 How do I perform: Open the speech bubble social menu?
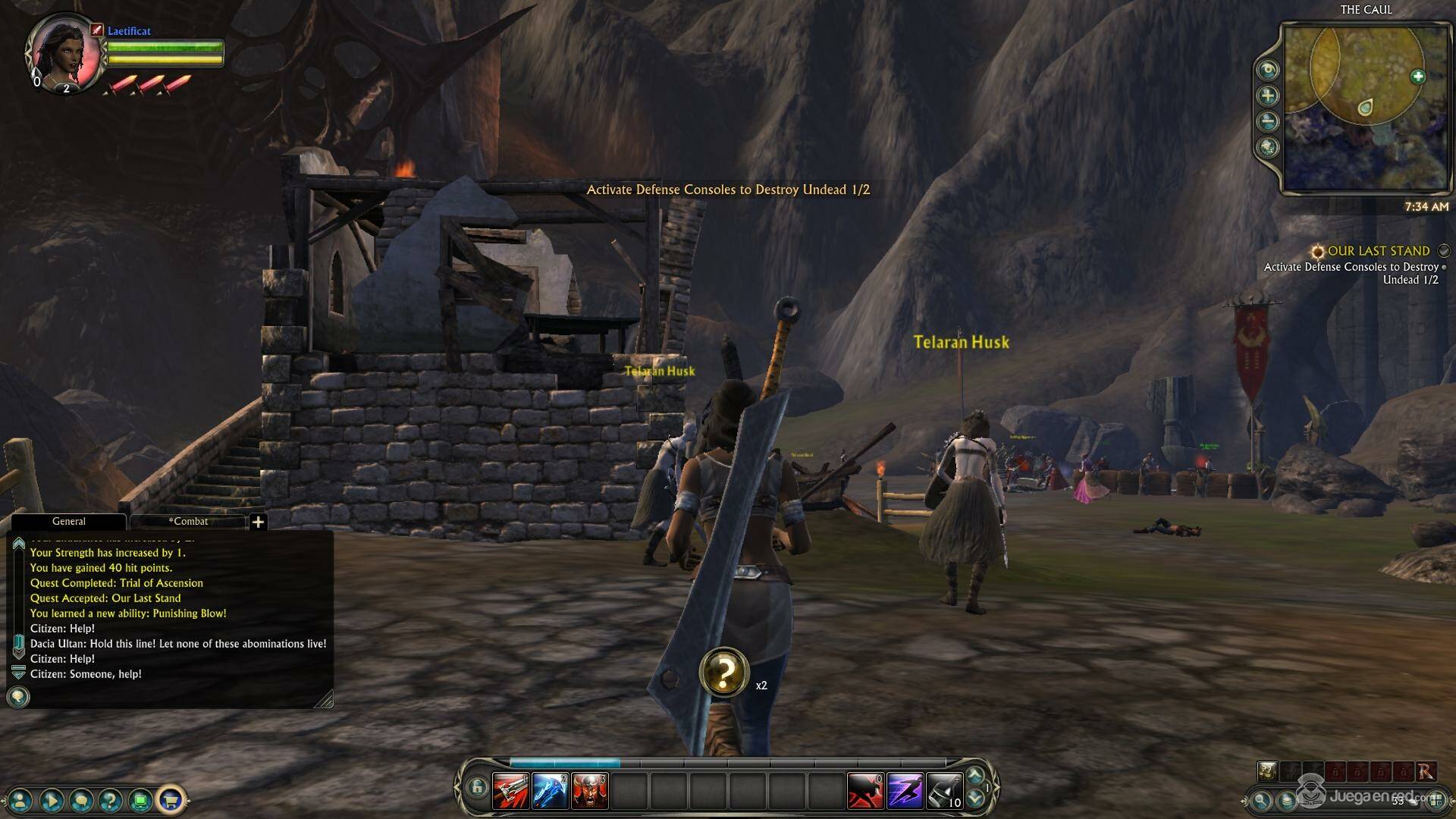(x=81, y=799)
